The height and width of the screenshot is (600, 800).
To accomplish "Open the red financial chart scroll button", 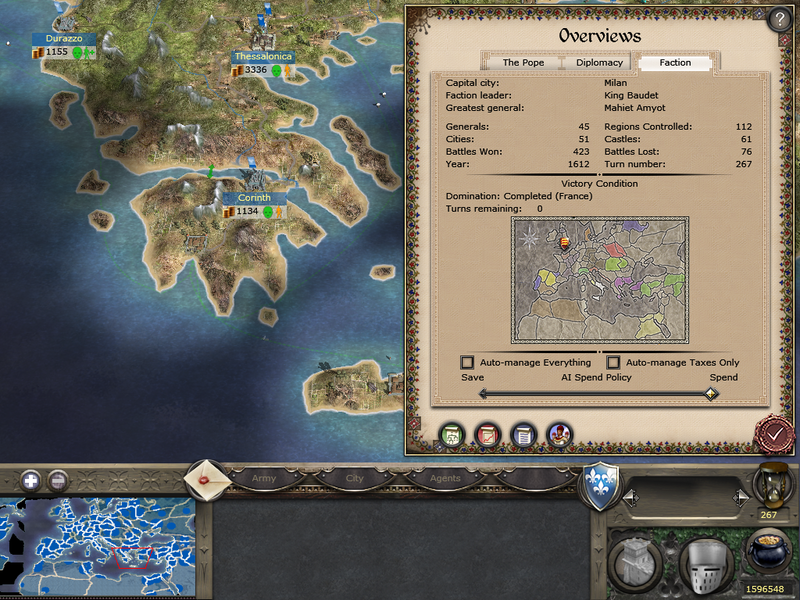I will [x=487, y=435].
